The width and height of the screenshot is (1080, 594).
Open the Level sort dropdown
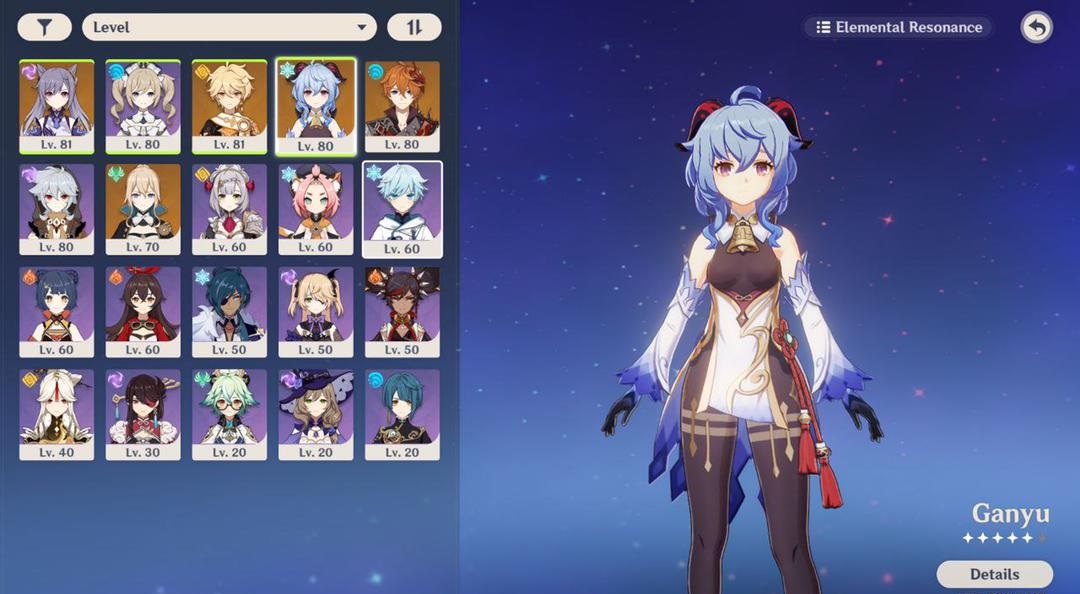pyautogui.click(x=229, y=27)
